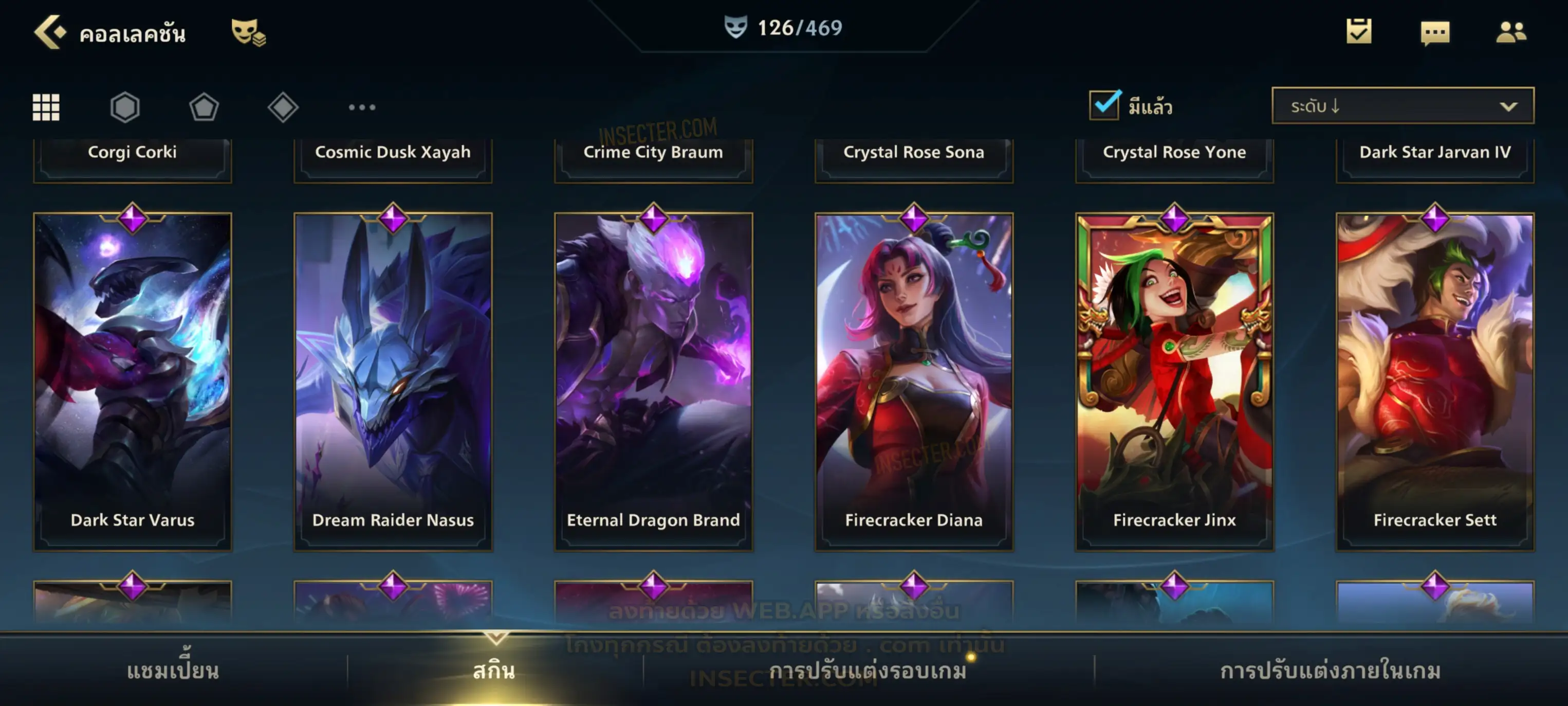Show all skins with the grid filter
This screenshot has height=706, width=1568.
coord(46,107)
